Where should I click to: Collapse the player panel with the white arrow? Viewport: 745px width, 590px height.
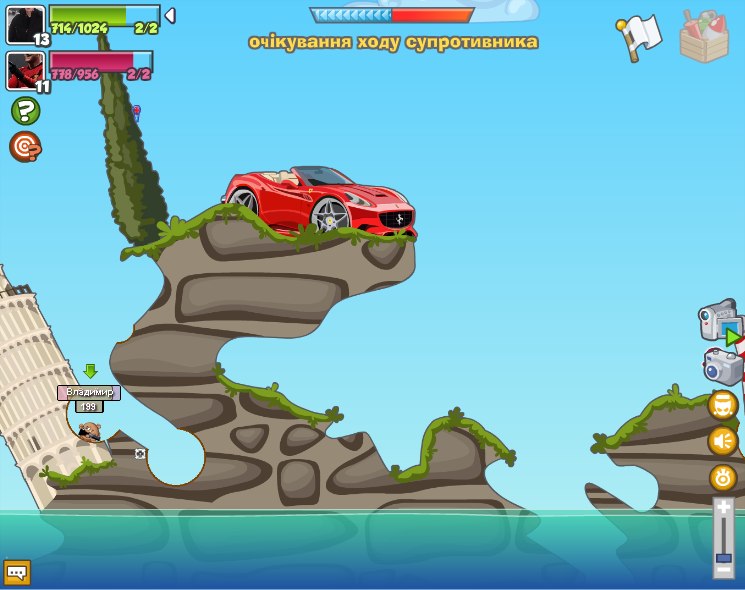(x=170, y=16)
